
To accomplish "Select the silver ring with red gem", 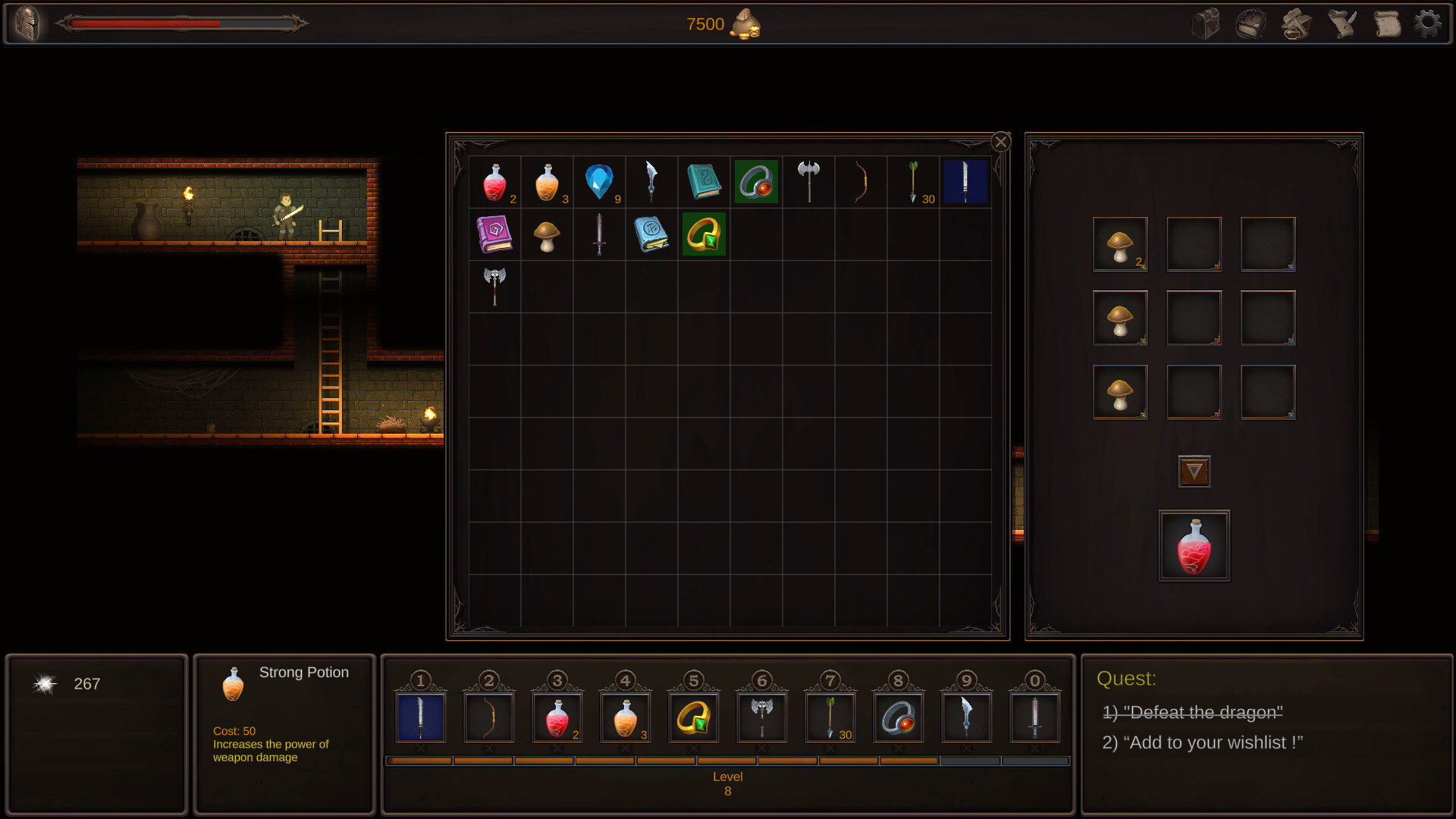I will (x=755, y=182).
